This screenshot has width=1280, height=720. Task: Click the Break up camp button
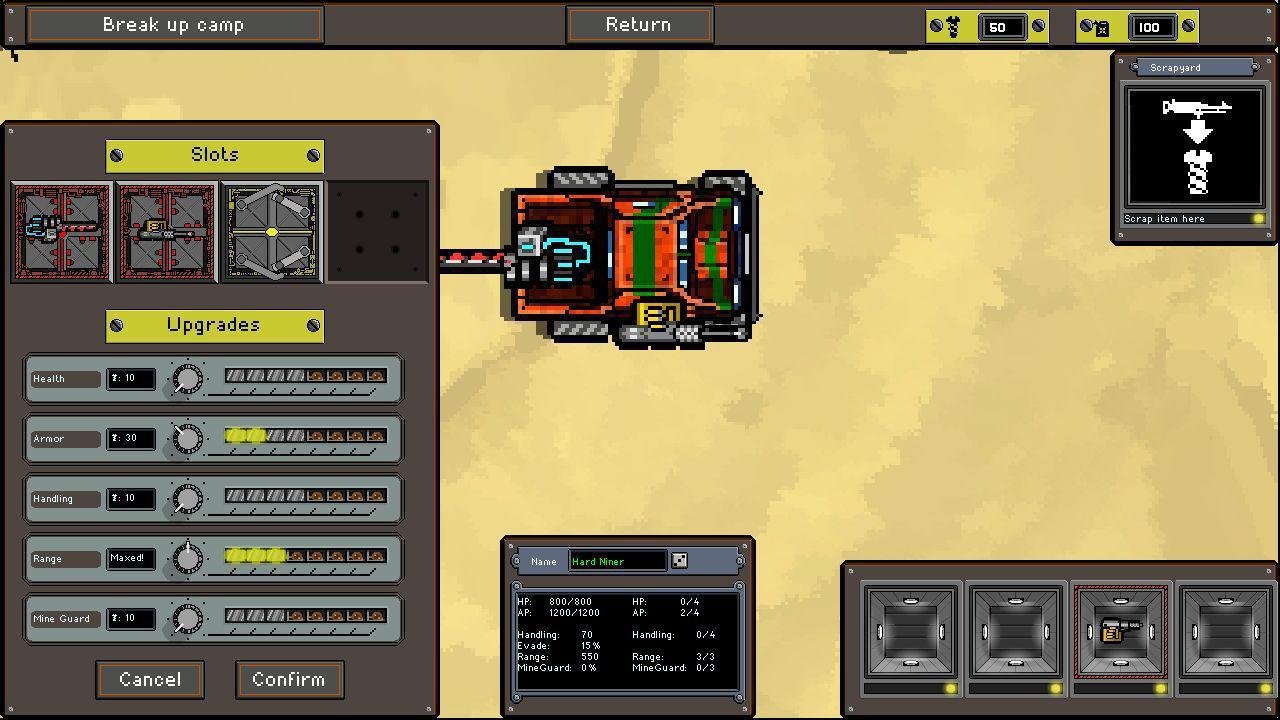click(174, 25)
